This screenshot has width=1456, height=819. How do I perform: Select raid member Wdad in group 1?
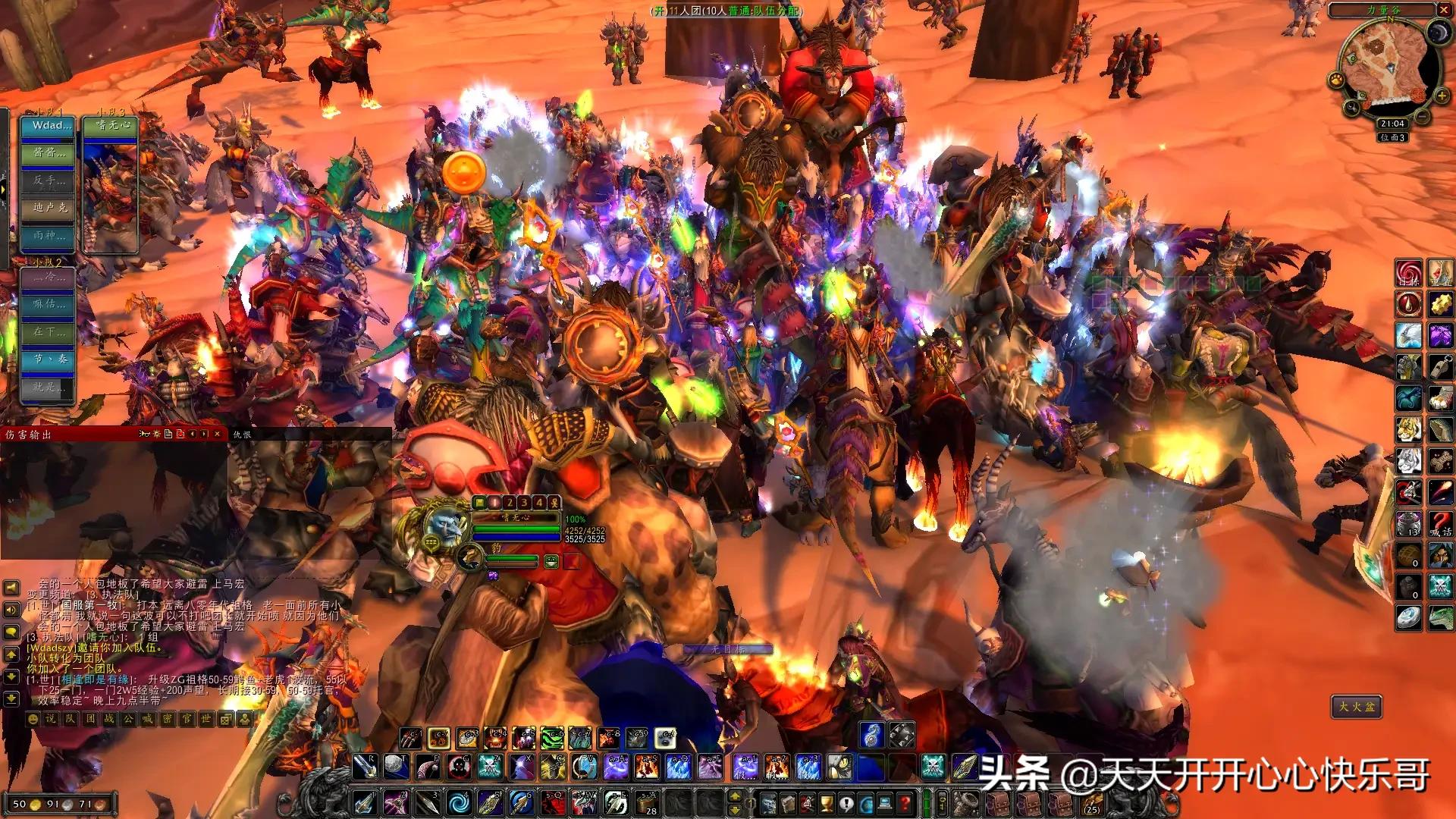49,126
